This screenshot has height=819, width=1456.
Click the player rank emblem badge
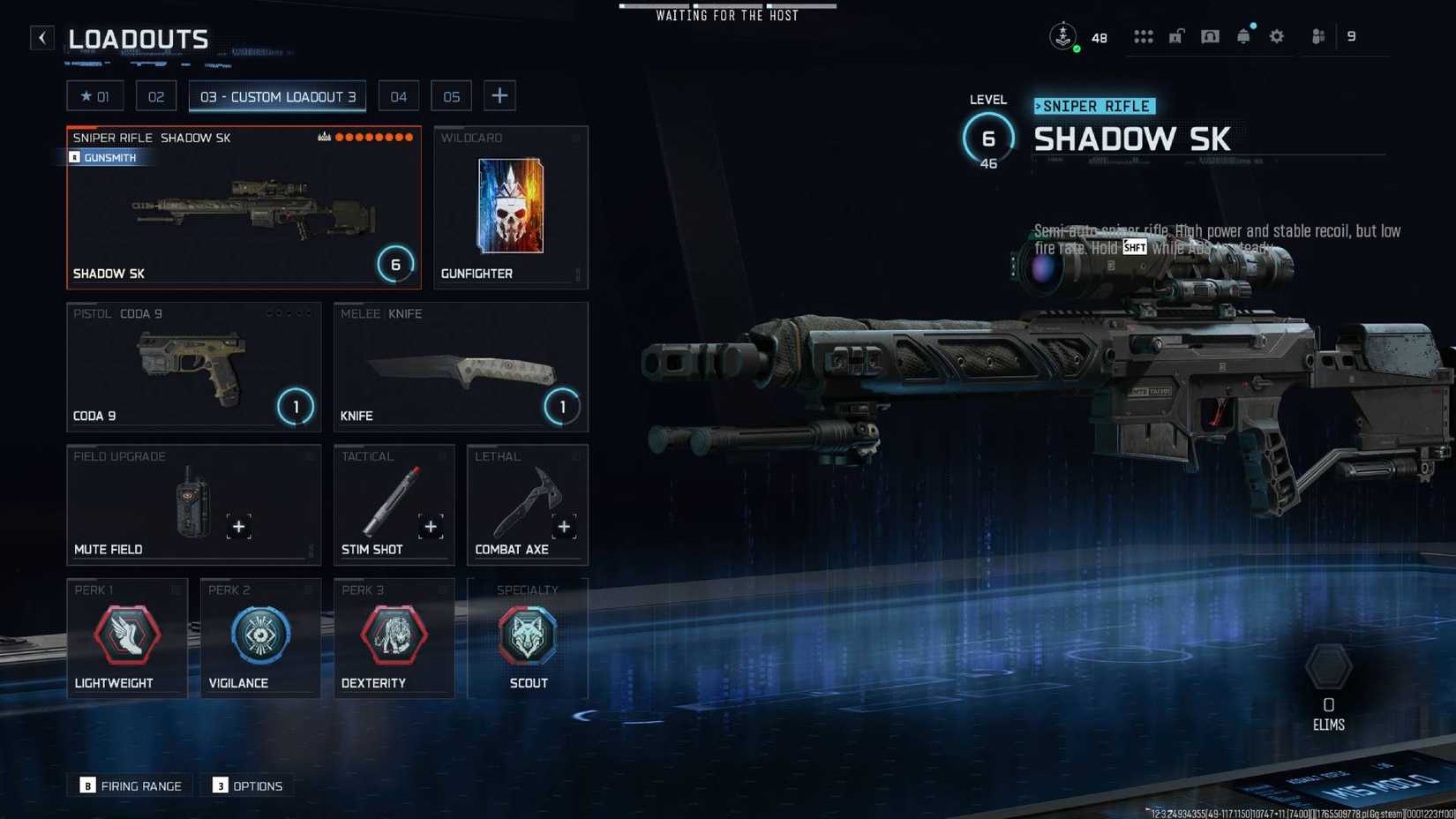coord(1062,36)
